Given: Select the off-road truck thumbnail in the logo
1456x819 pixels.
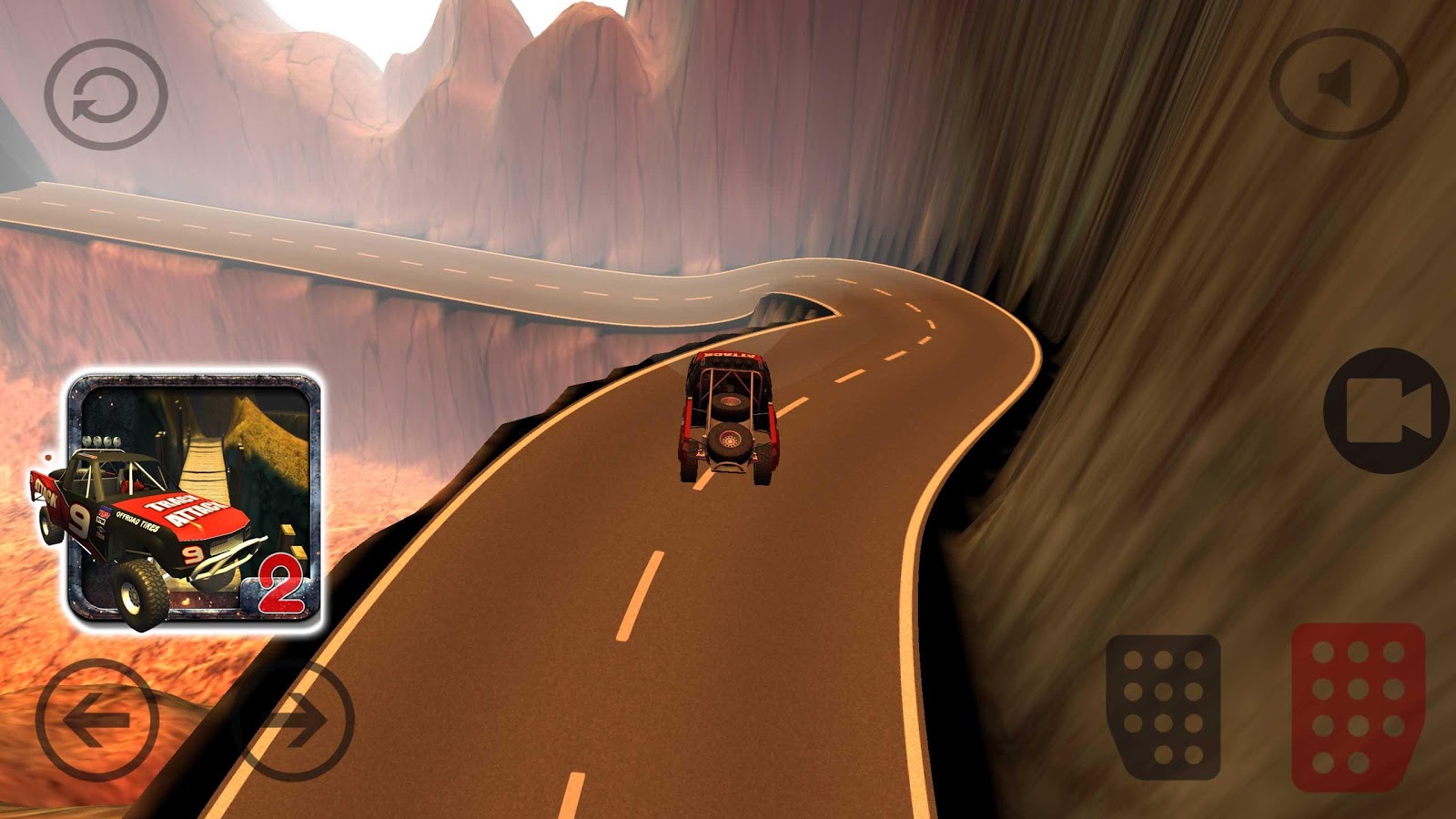Looking at the screenshot, I should [146, 528].
